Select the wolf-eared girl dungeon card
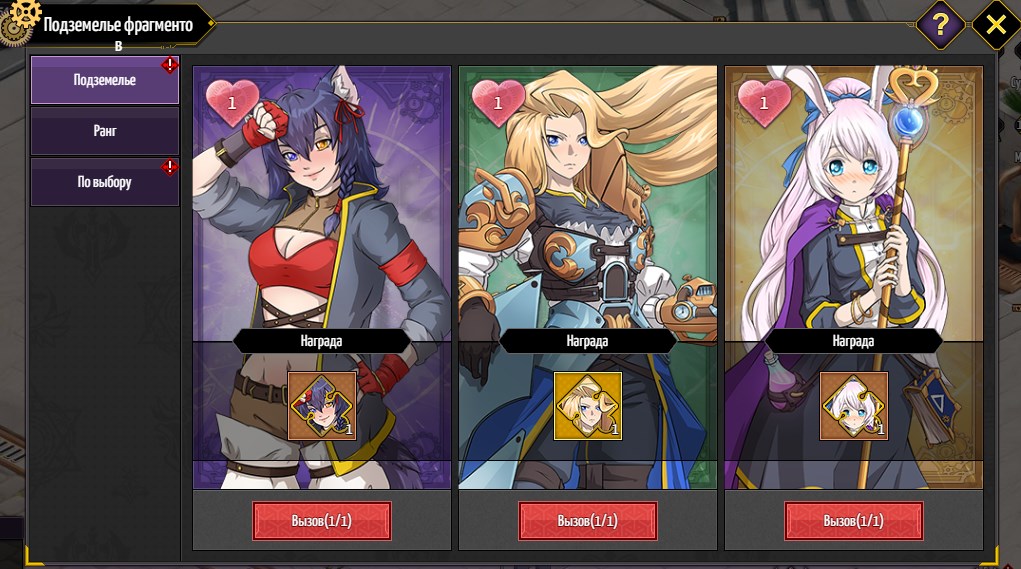The height and width of the screenshot is (569, 1021). pos(321,220)
